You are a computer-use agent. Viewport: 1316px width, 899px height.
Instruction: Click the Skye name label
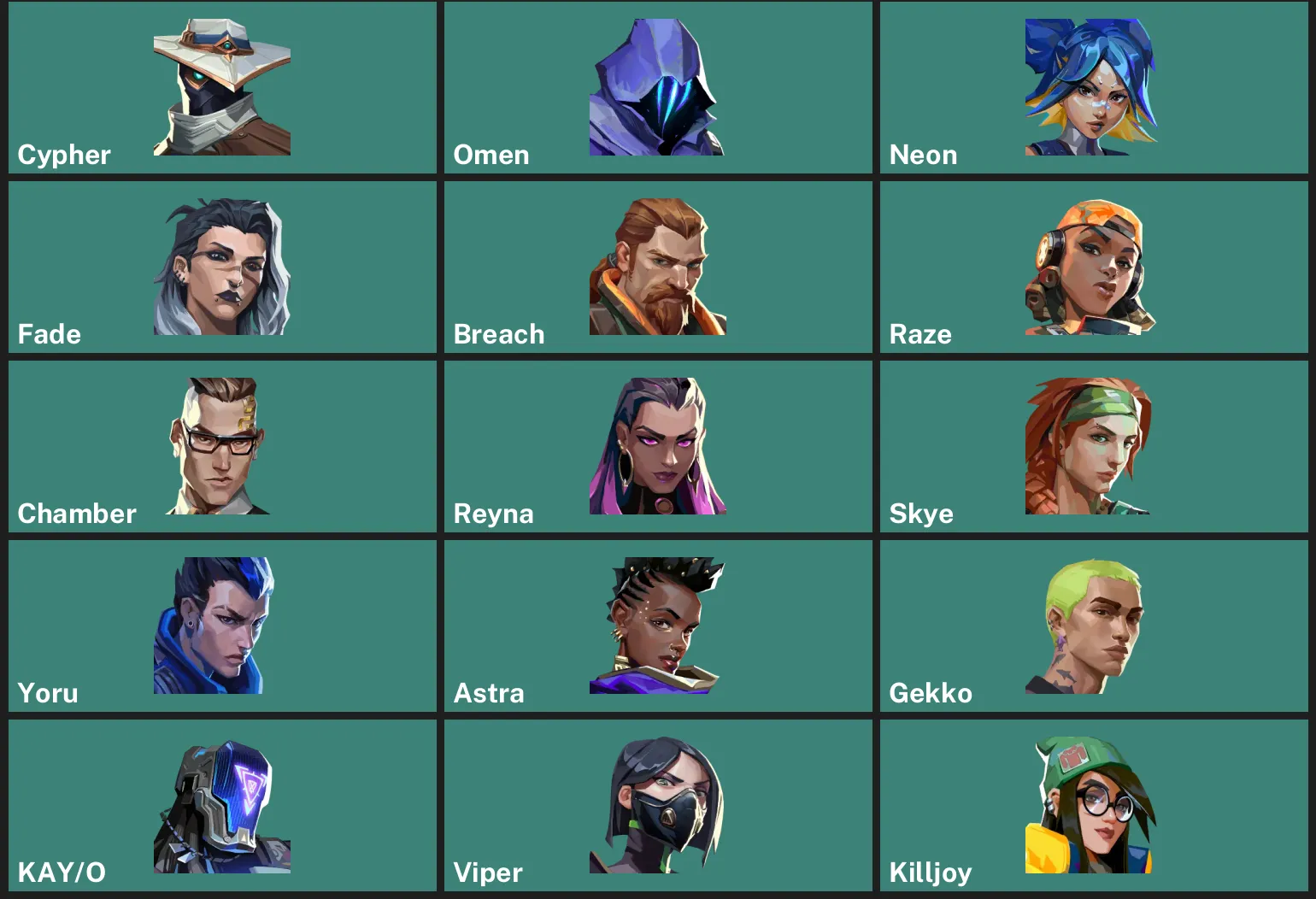pyautogui.click(x=921, y=514)
